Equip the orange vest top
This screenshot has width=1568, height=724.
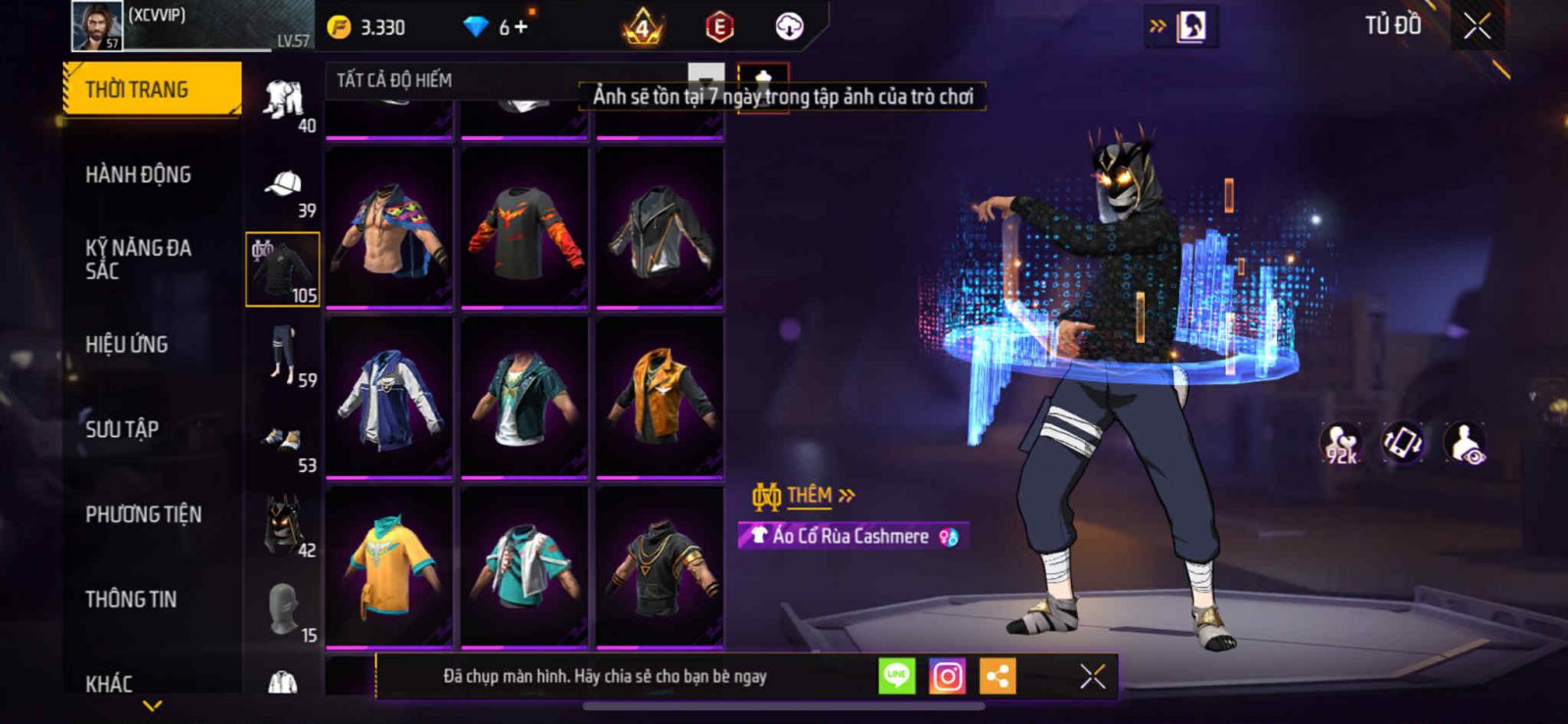pos(660,397)
